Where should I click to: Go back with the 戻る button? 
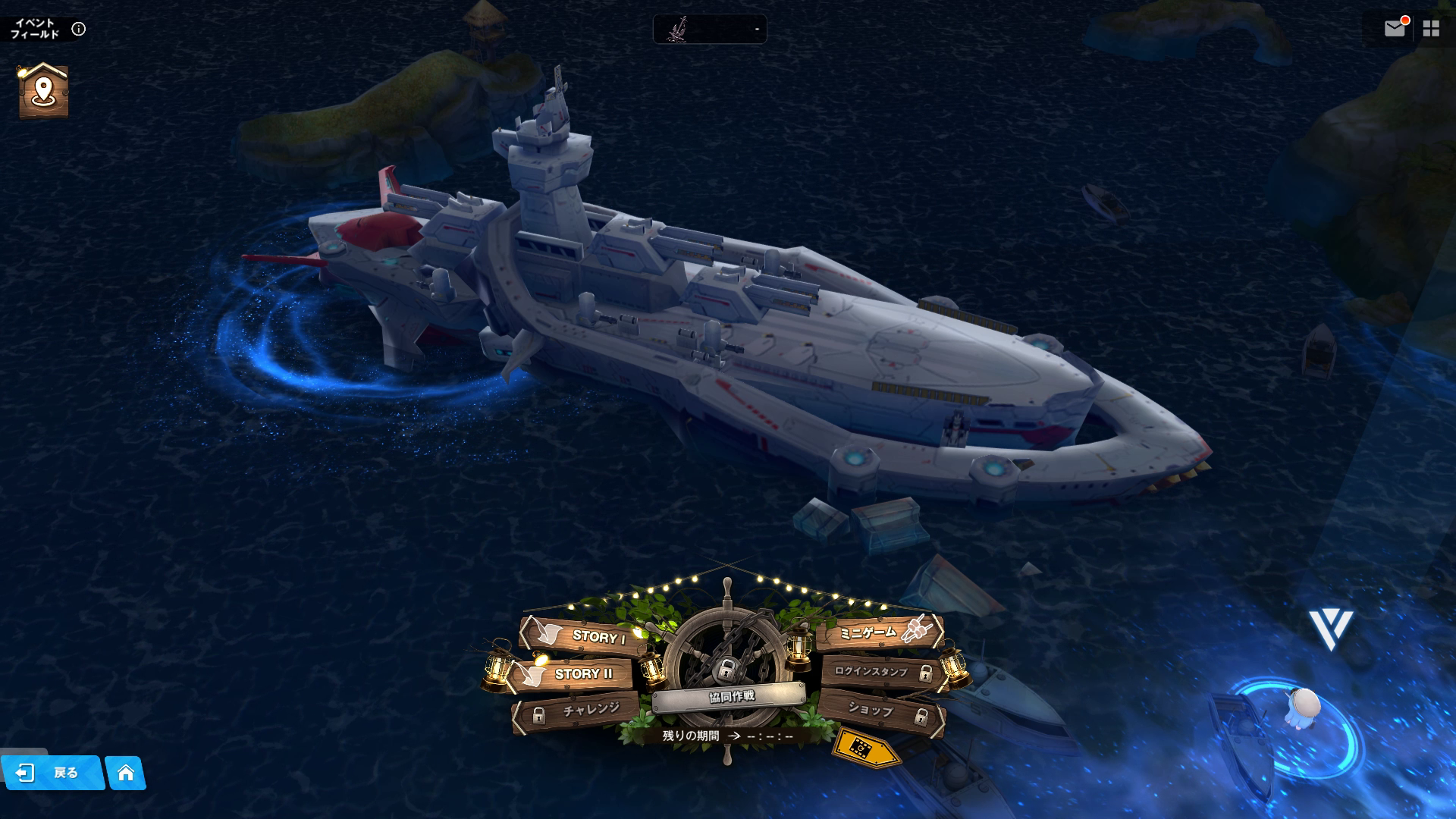pyautogui.click(x=52, y=773)
